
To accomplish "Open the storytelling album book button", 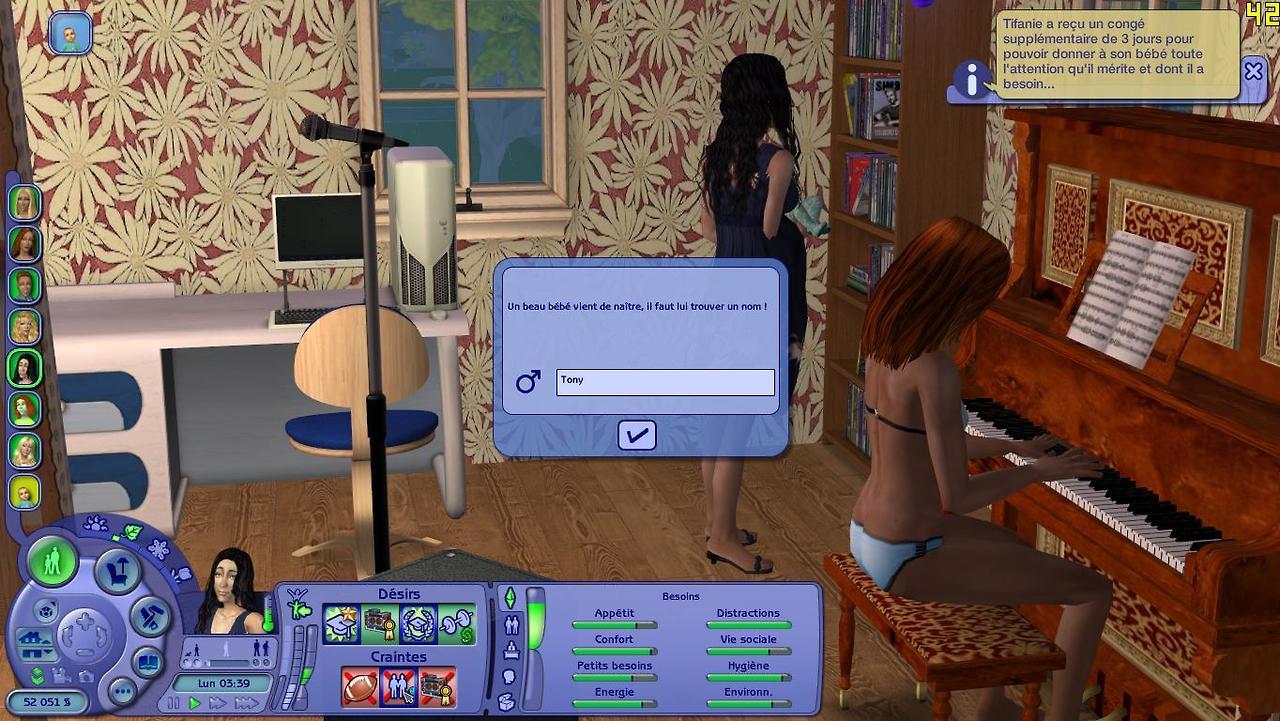I will click(147, 662).
